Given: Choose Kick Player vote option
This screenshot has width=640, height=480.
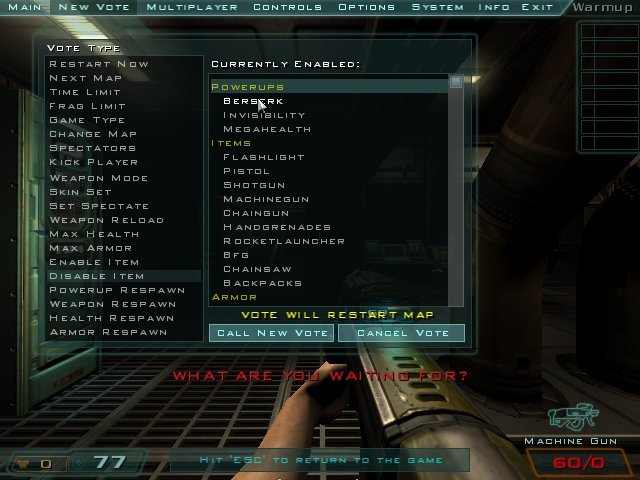Looking at the screenshot, I should pos(94,162).
